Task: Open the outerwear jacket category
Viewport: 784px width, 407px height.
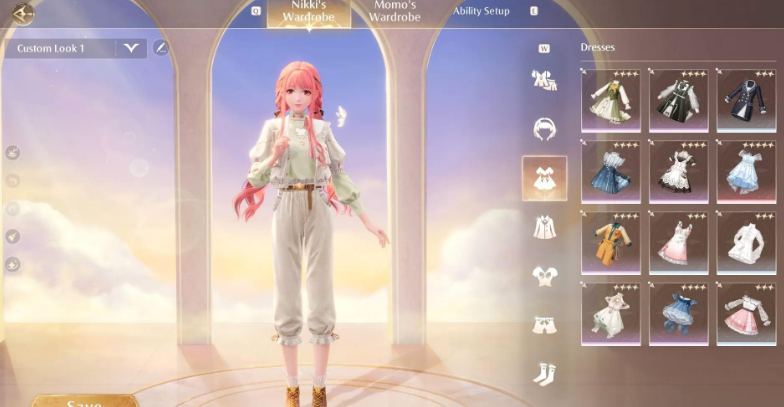Action: point(544,227)
